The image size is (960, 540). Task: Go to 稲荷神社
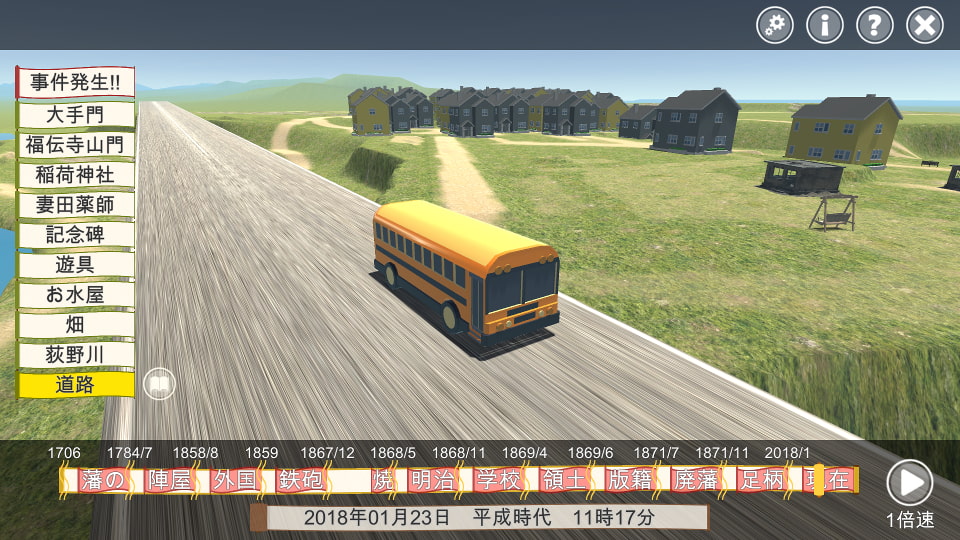coord(76,174)
